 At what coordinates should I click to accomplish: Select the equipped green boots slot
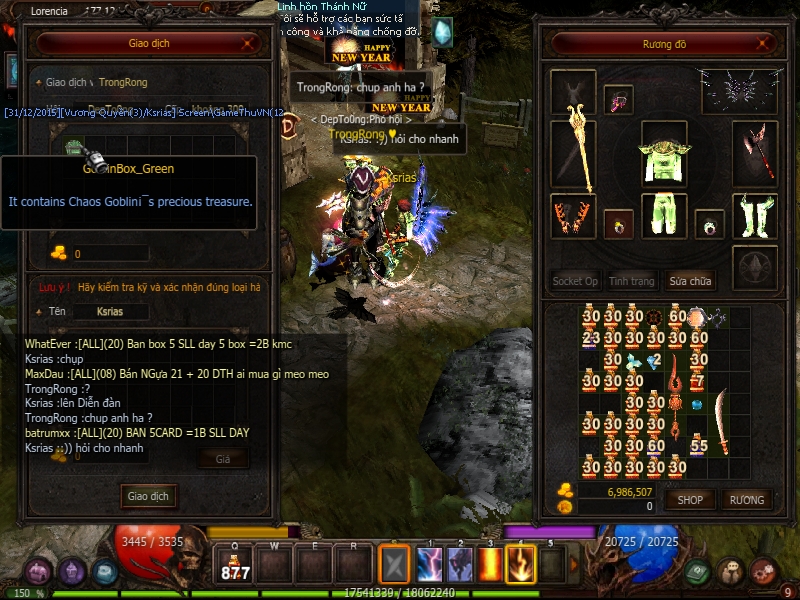pyautogui.click(x=754, y=215)
